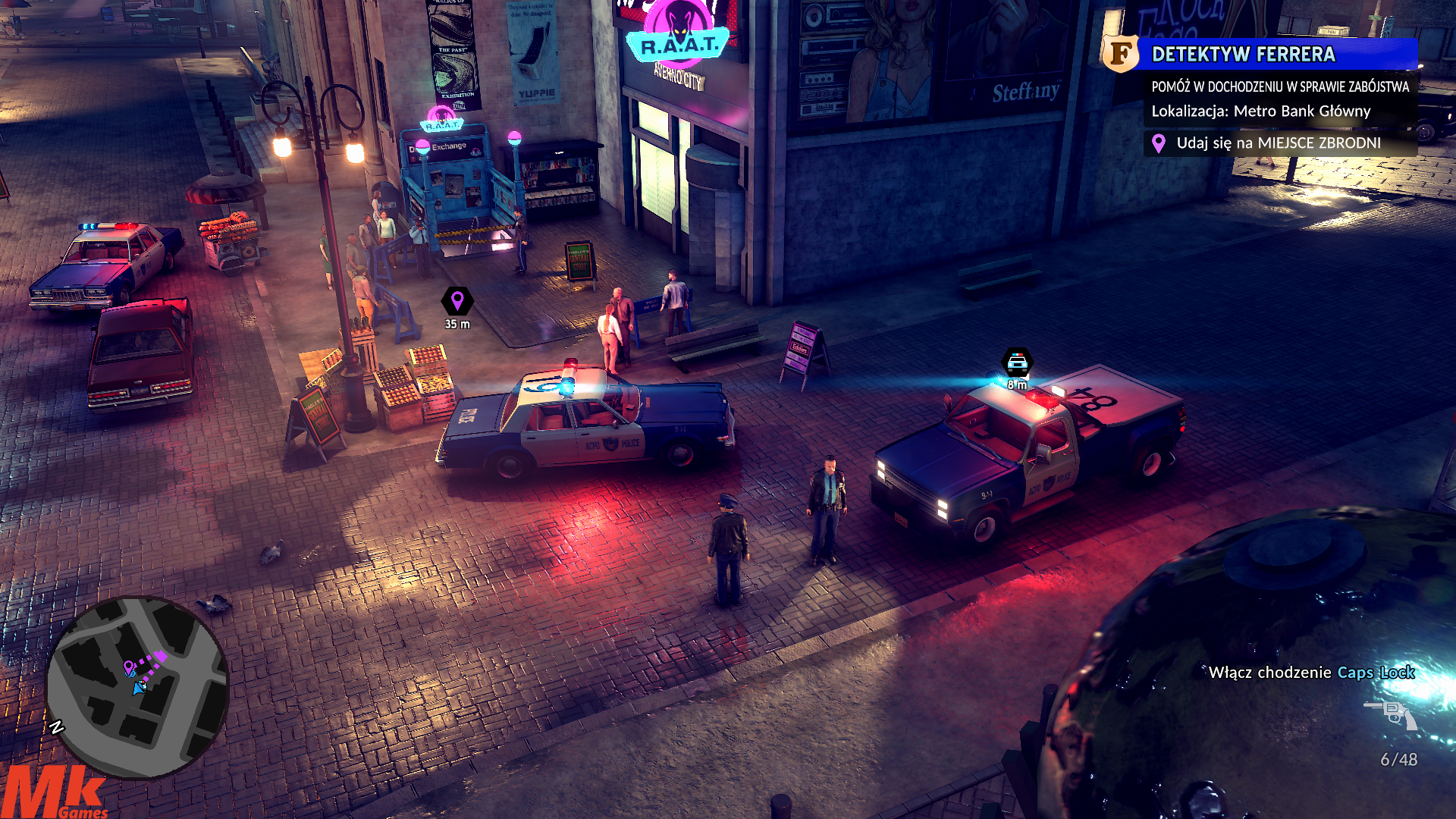
Task: Click the revolver weapon icon
Action: (x=1392, y=714)
